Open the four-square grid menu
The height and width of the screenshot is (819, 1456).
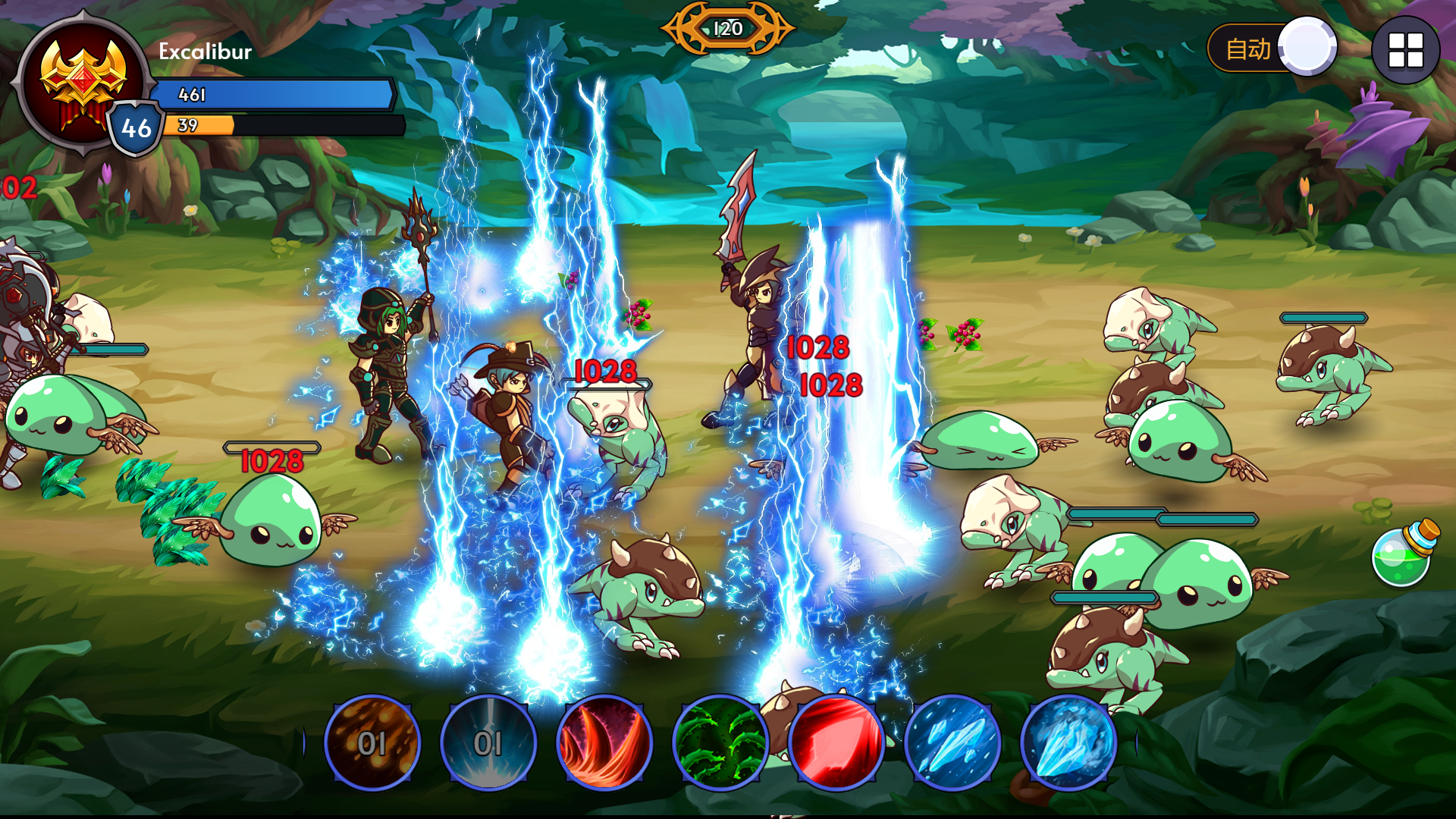click(1405, 50)
